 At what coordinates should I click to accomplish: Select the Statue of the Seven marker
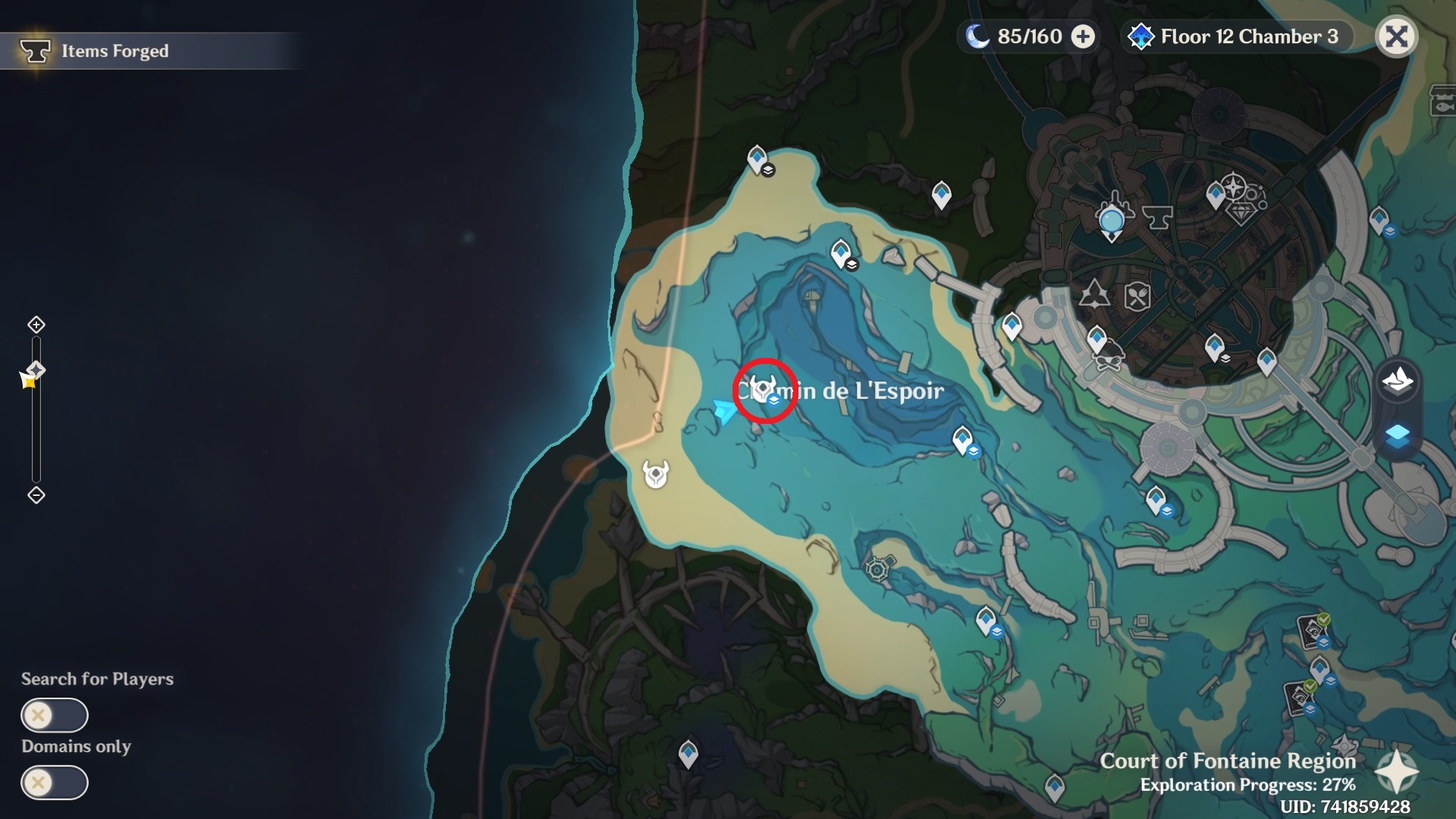click(x=1112, y=221)
